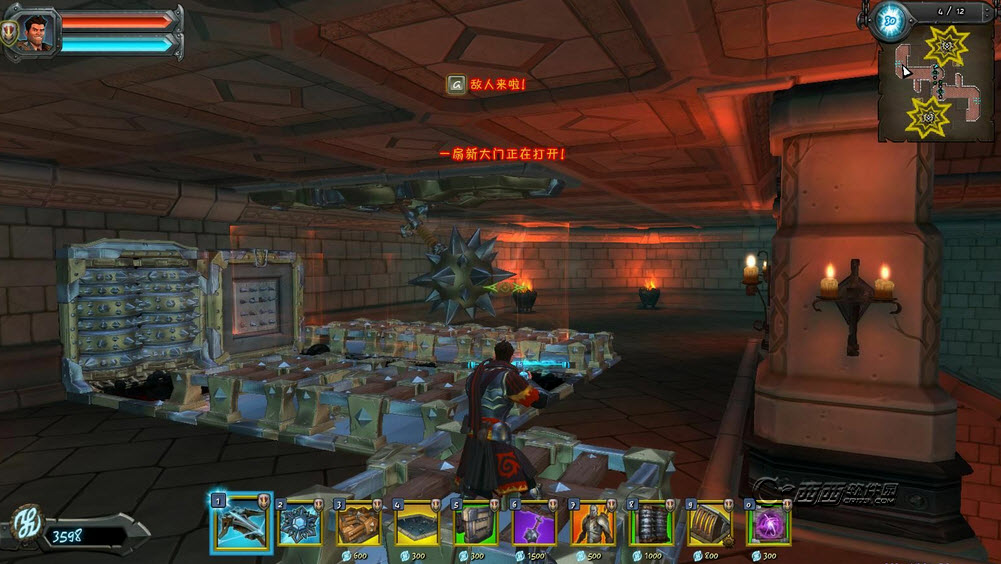Choose the wooden barricade trap slot
The image size is (1001, 564).
358,524
